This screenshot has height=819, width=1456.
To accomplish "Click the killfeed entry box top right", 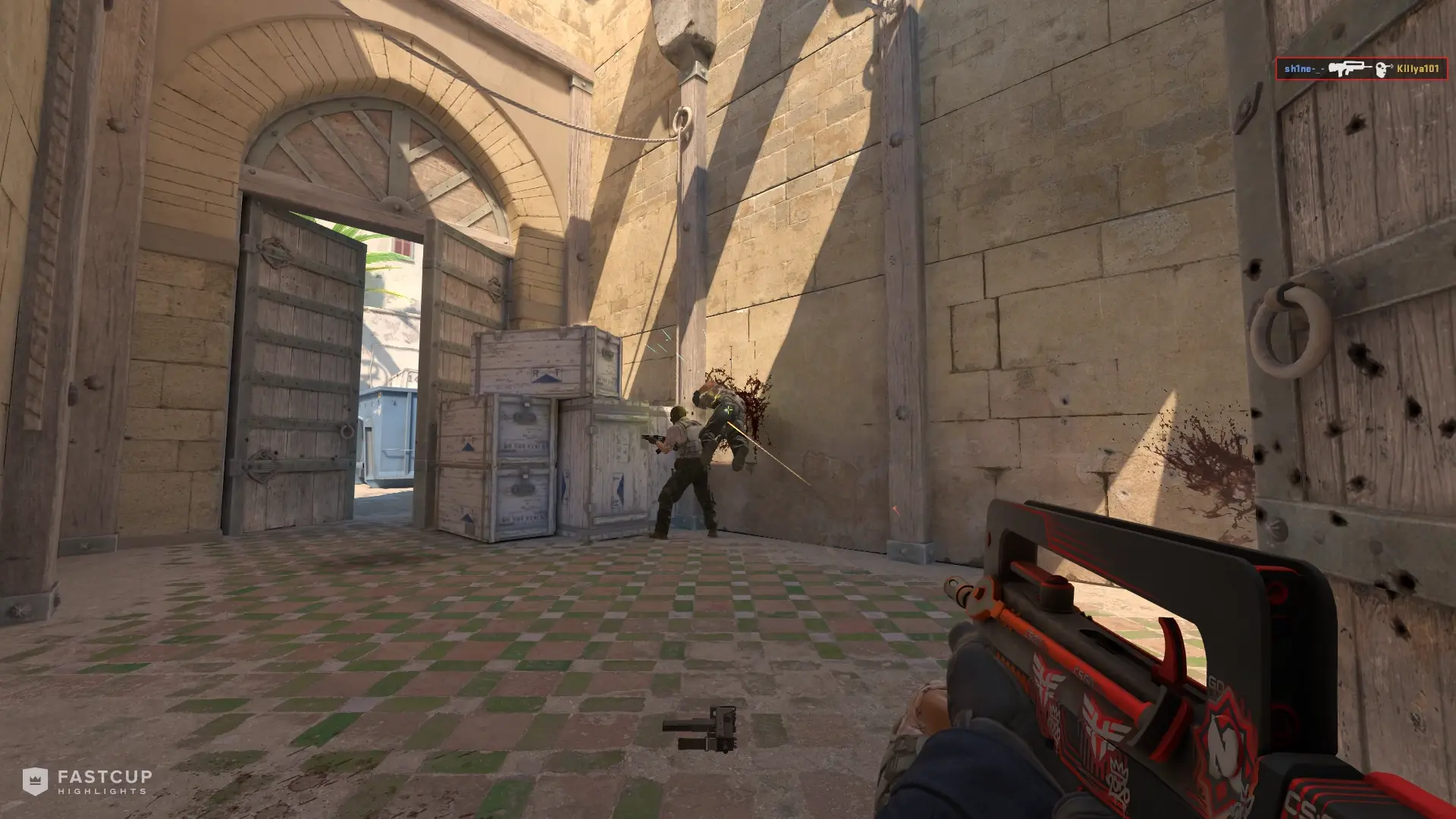I will 1361,69.
